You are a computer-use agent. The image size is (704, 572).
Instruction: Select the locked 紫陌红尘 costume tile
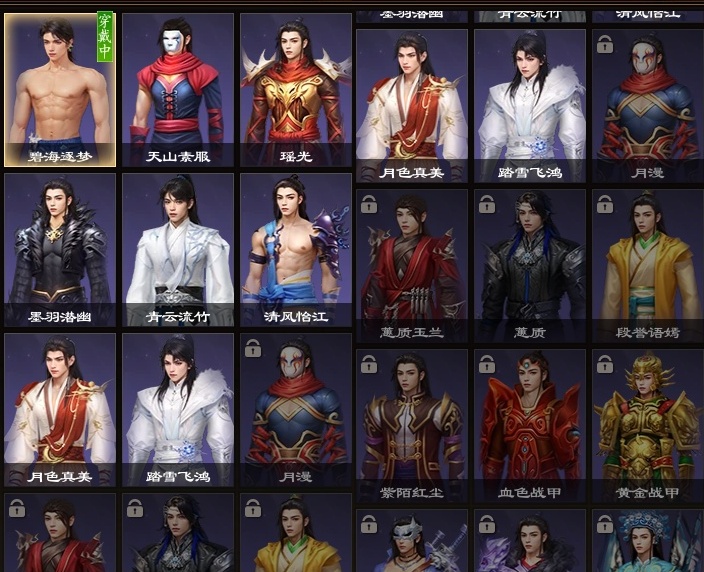(413, 423)
